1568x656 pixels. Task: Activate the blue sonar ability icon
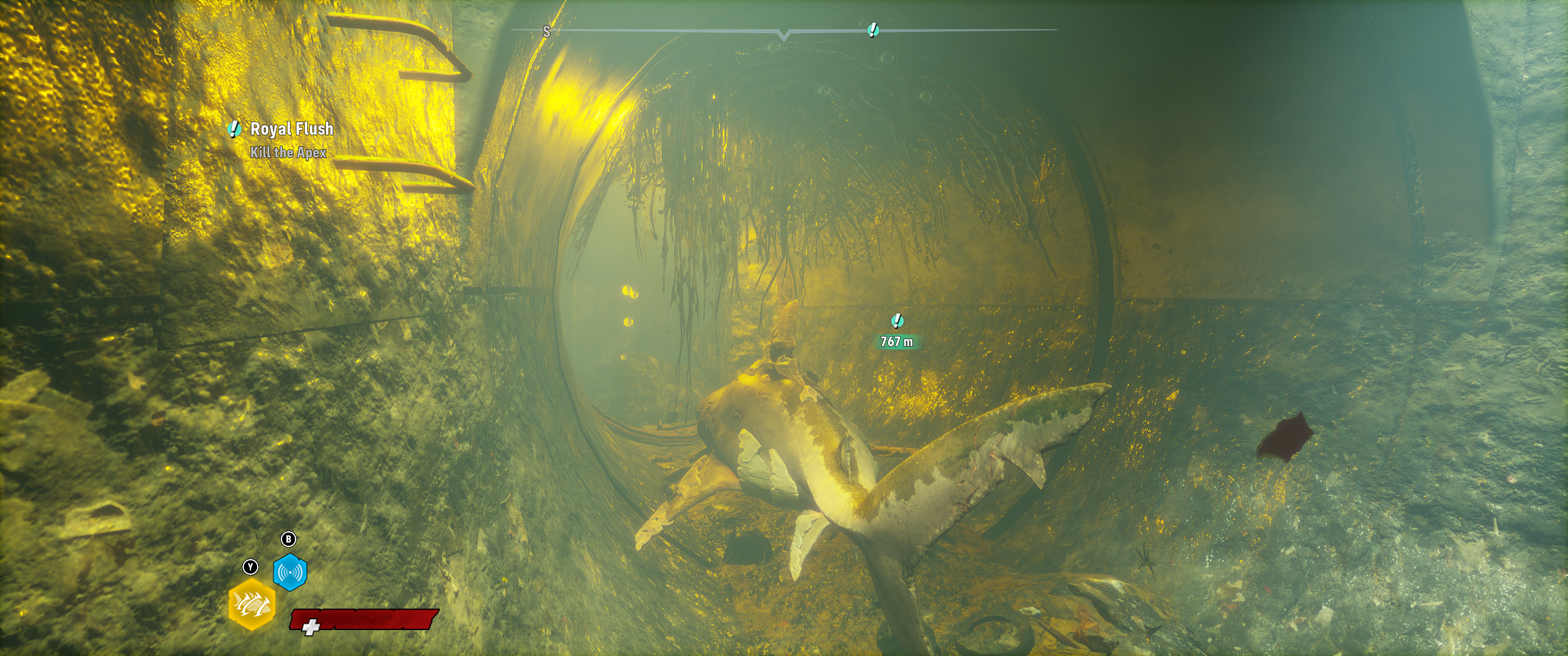pos(290,572)
